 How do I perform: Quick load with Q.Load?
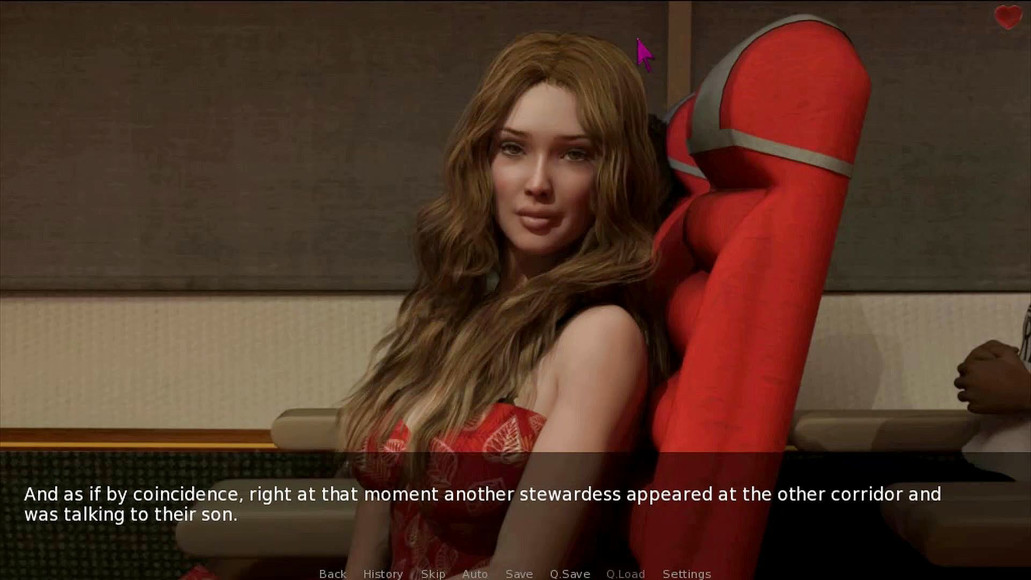[x=625, y=574]
